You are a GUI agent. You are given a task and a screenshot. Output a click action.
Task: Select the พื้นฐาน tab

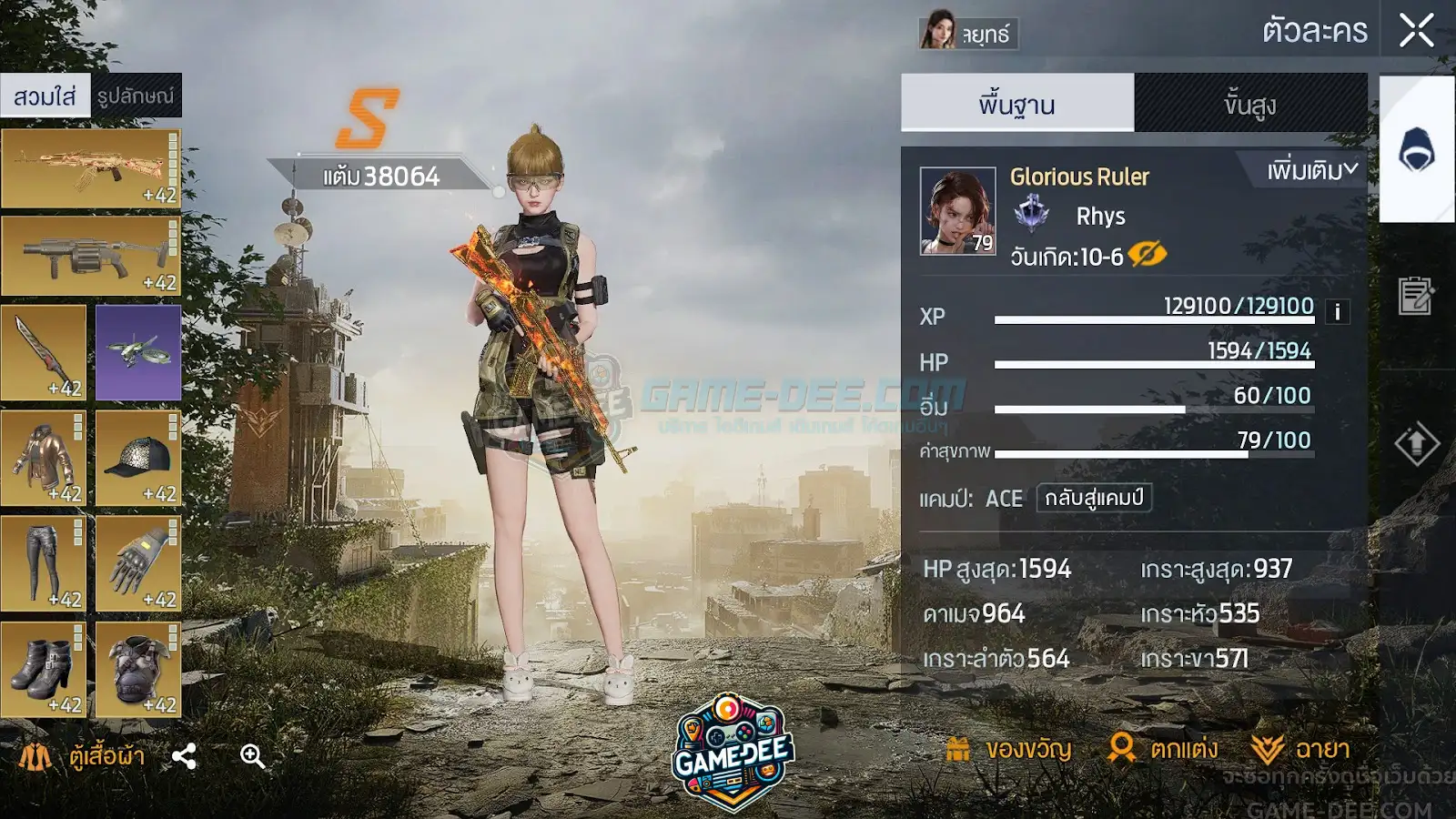1016,104
